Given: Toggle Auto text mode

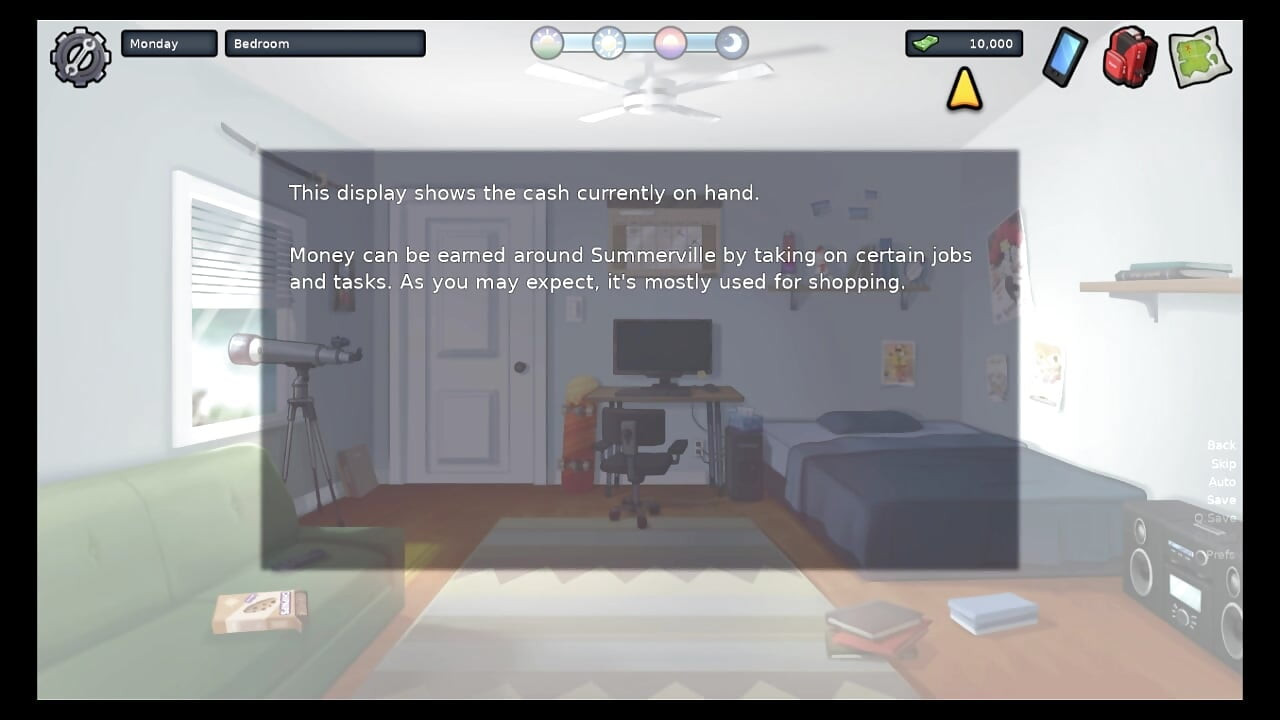Looking at the screenshot, I should [x=1221, y=481].
